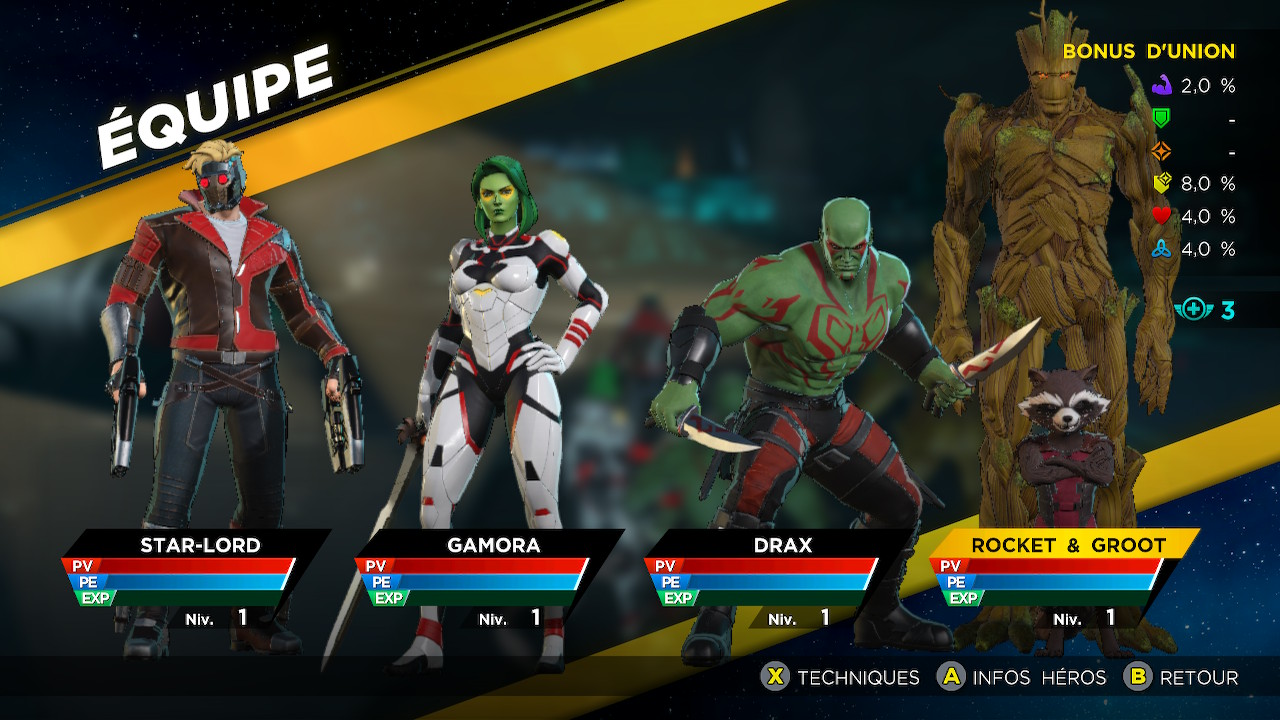Select the Rocket & Groot hero card
The height and width of the screenshot is (720, 1280).
[1068, 546]
